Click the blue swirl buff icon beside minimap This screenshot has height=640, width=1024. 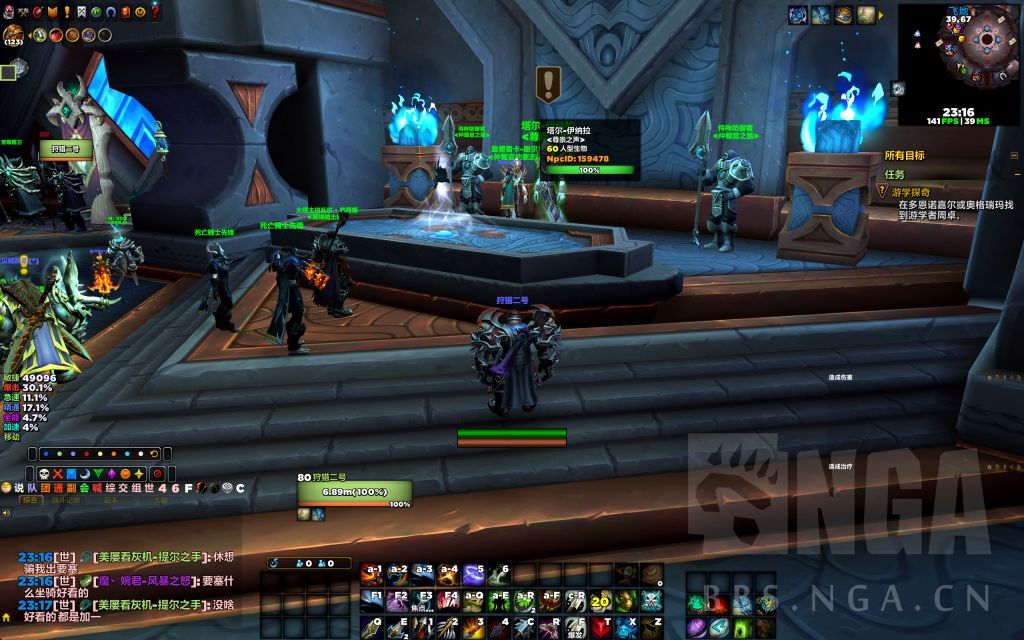pos(798,14)
